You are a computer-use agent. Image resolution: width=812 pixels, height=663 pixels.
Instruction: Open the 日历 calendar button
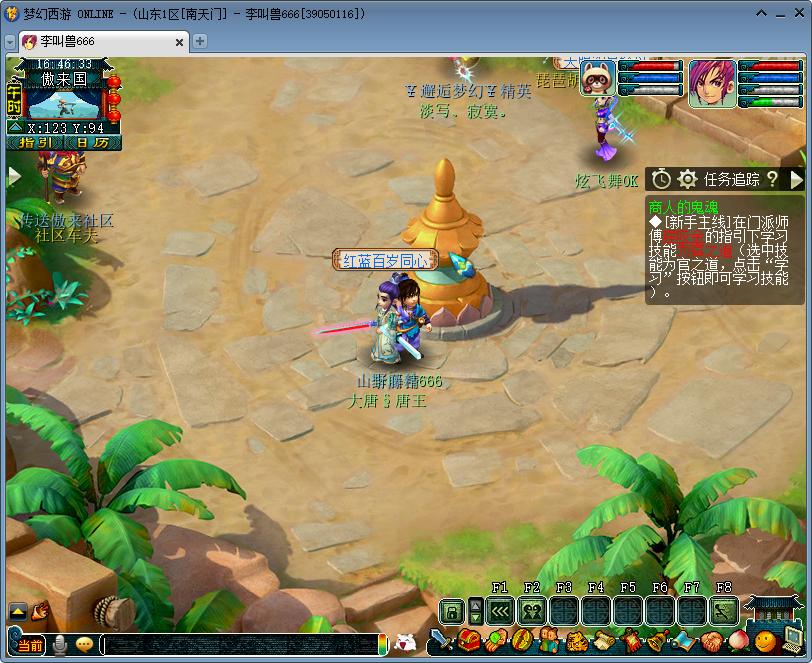click(x=91, y=143)
